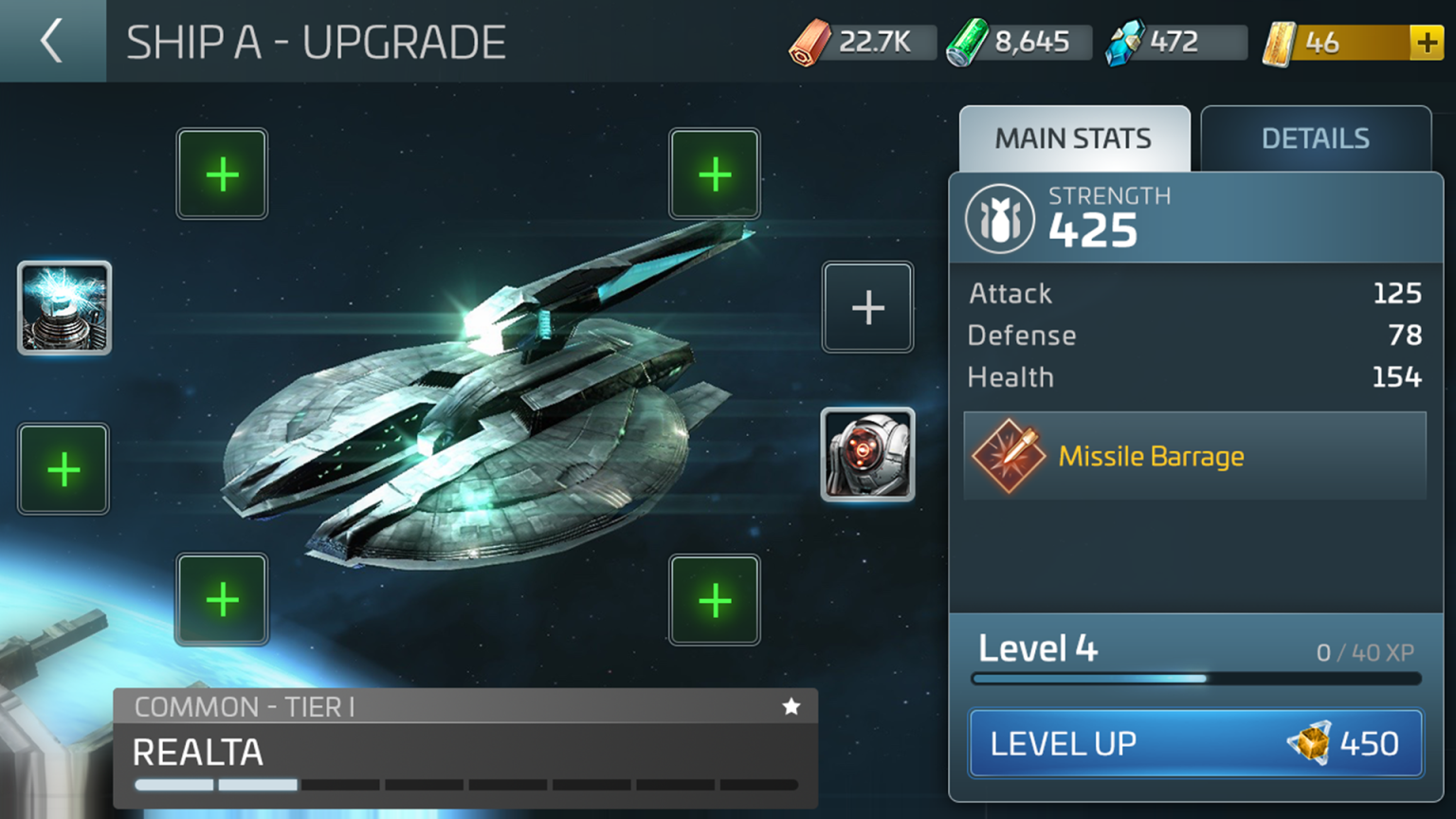Click the XP progress bar under Level 4

pos(1194,678)
